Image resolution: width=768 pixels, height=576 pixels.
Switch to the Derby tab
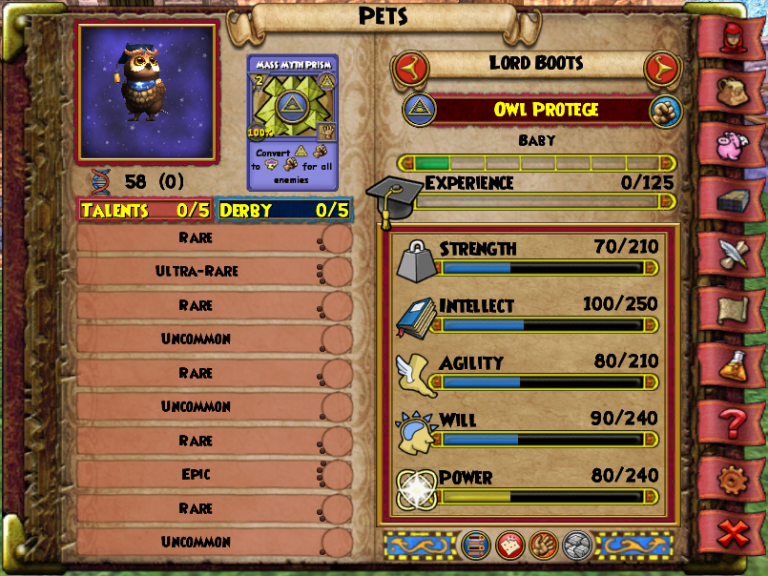(283, 210)
